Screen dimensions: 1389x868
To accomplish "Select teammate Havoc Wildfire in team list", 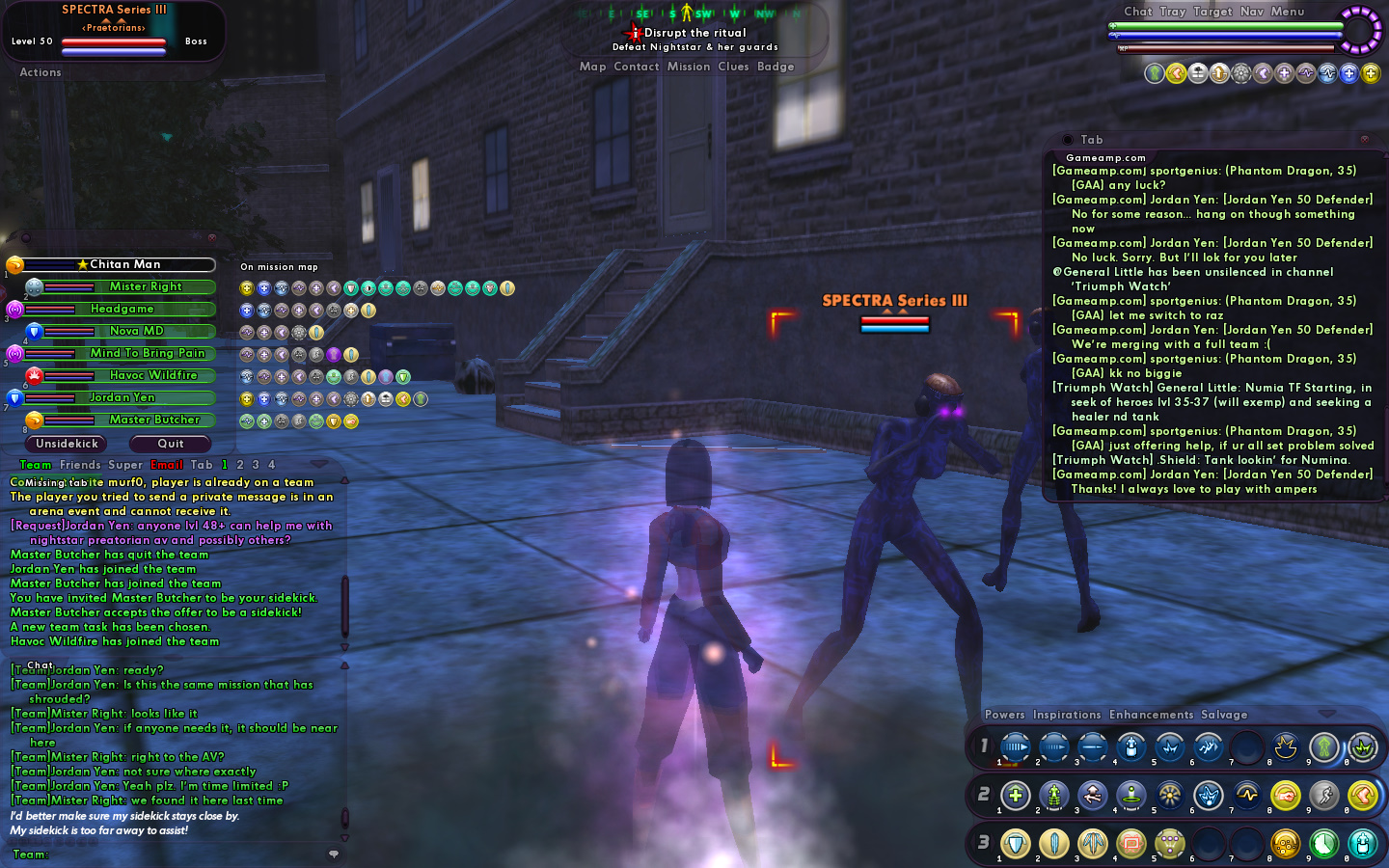I will (x=152, y=375).
